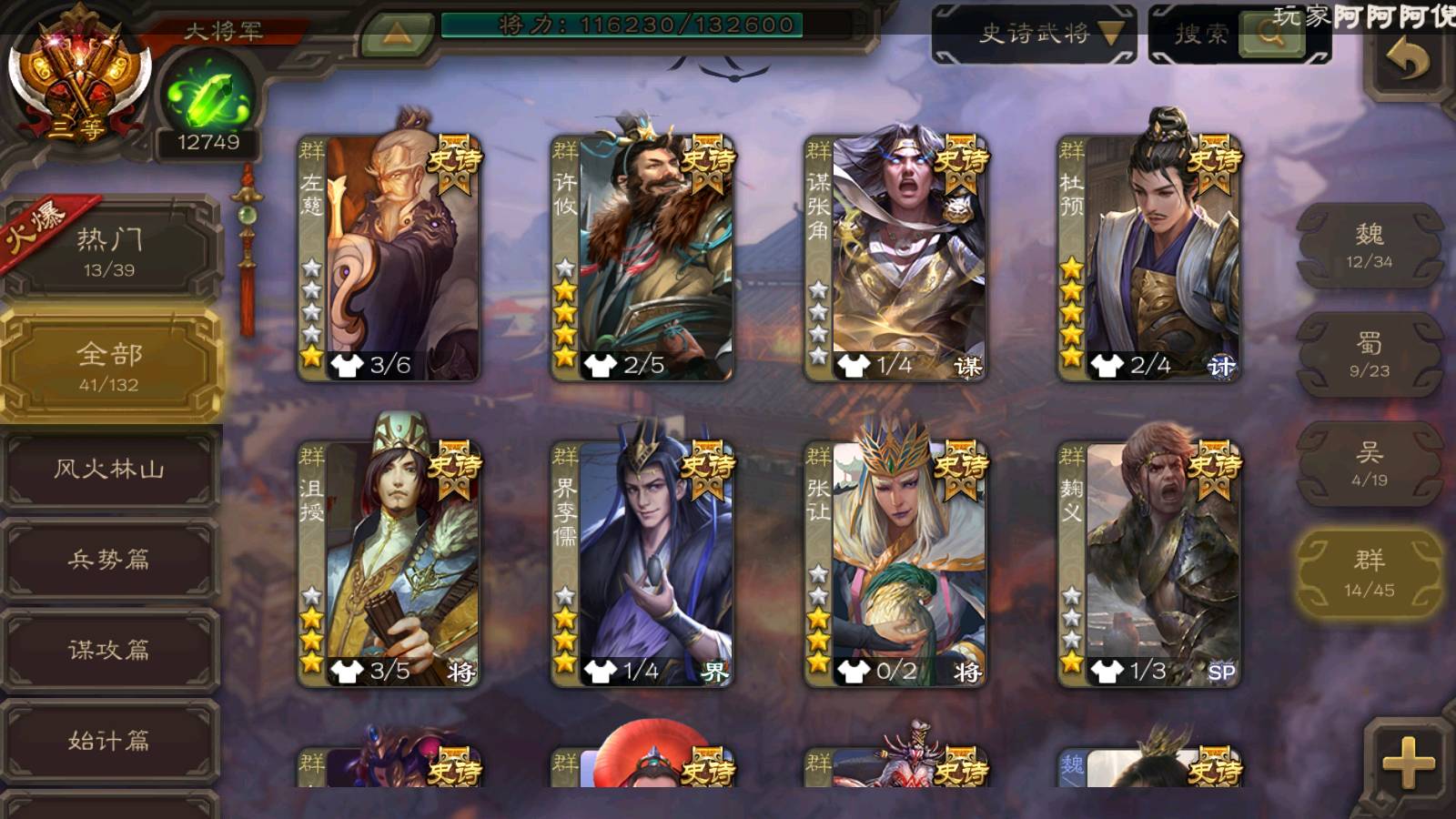View the 杜预 general card

pyautogui.click(x=1149, y=258)
